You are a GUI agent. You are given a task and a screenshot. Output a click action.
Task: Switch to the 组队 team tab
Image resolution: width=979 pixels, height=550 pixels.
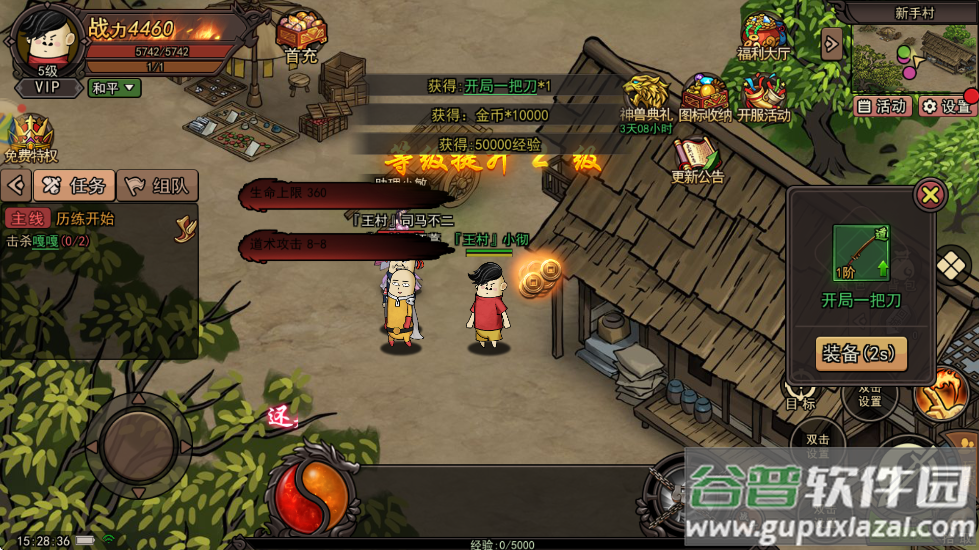(158, 185)
